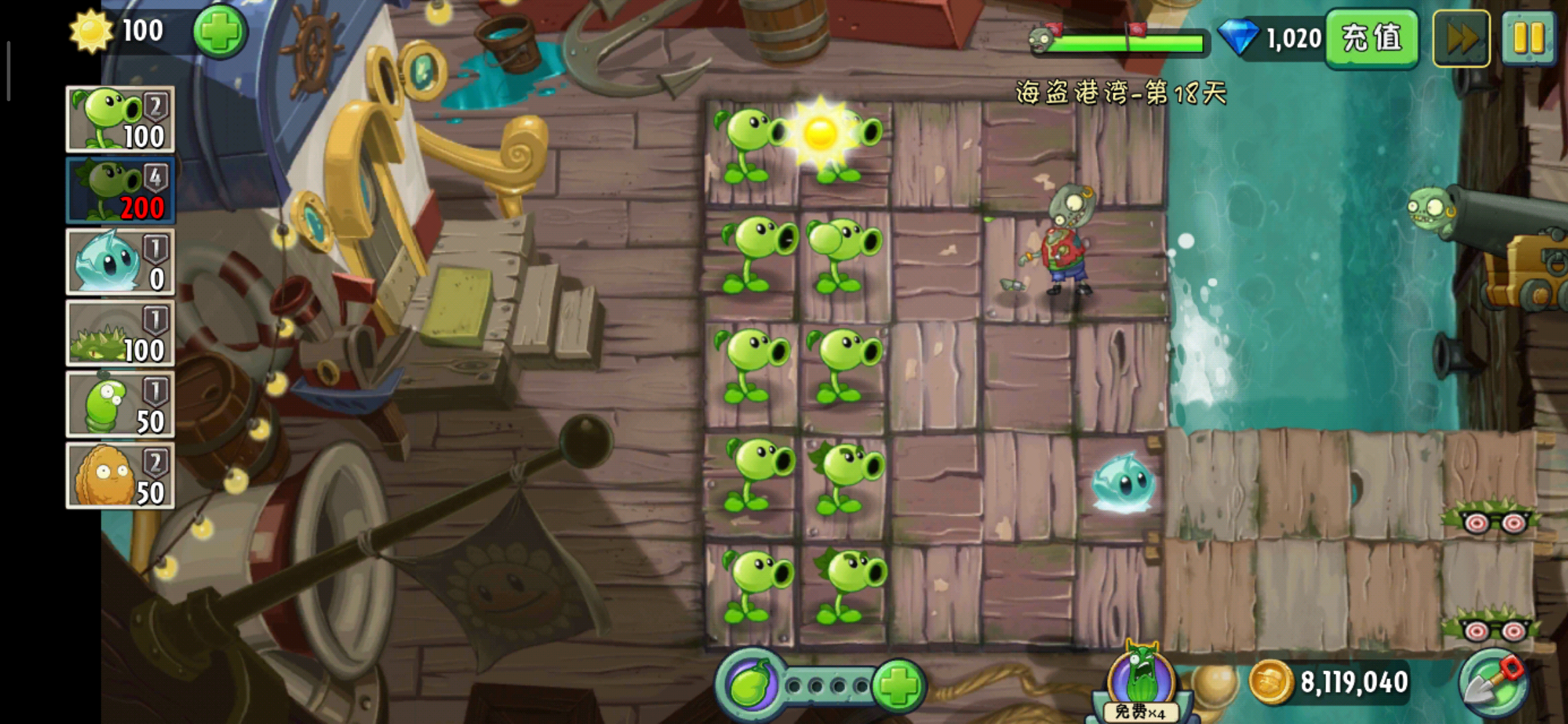Select the Wall-nut seed packet

[120, 475]
